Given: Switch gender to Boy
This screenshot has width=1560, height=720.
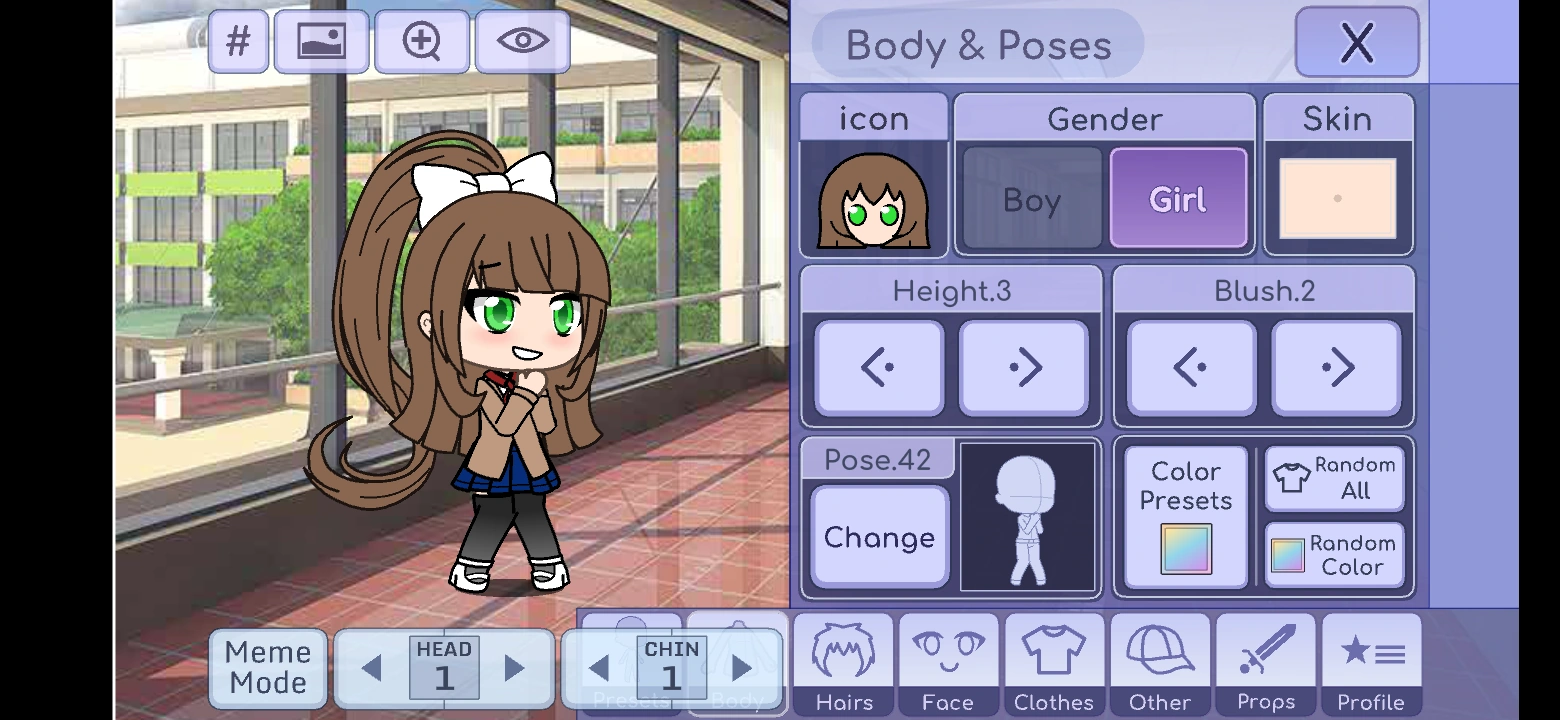Looking at the screenshot, I should [x=1029, y=199].
